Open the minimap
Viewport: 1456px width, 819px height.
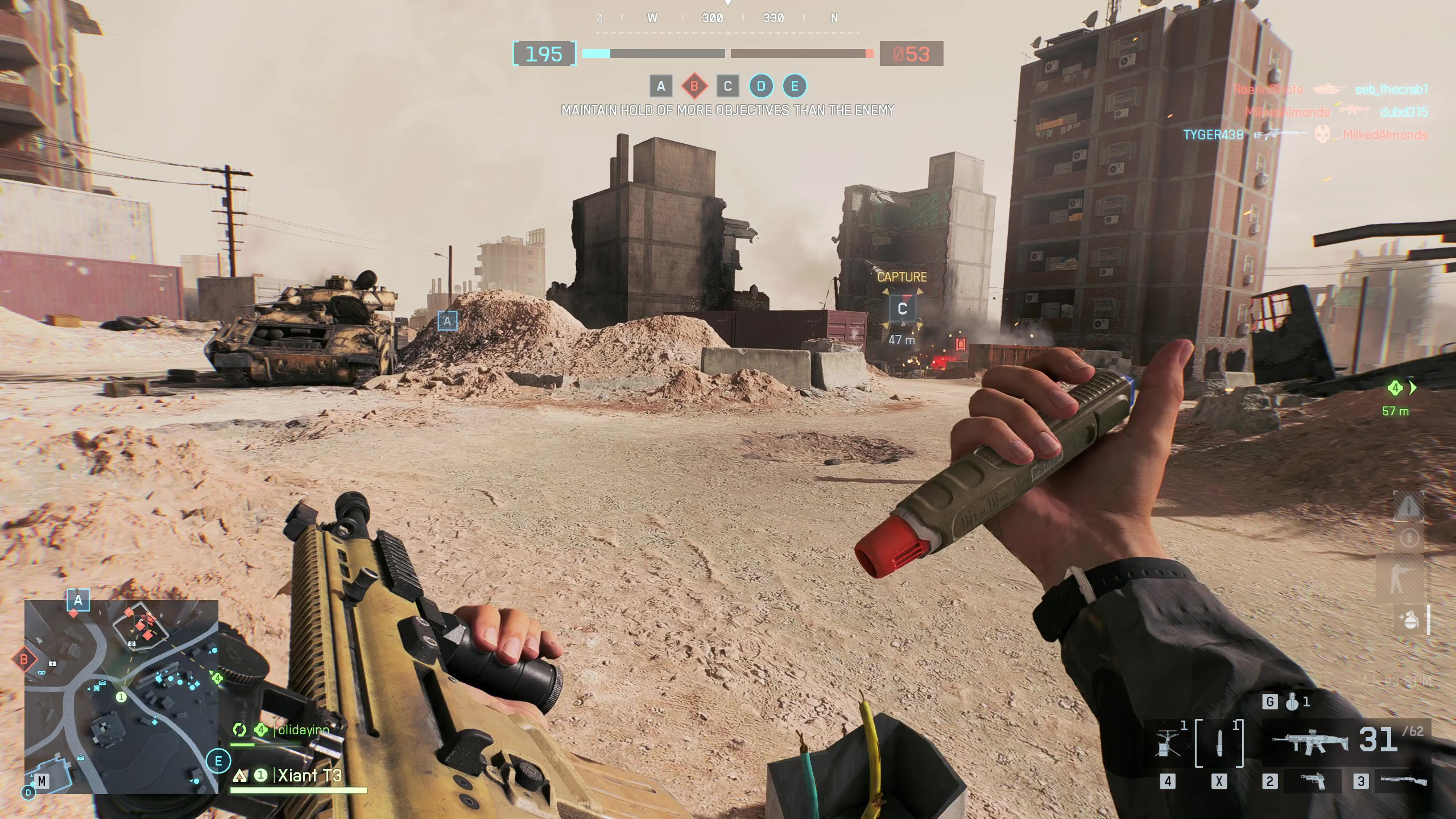(121, 696)
